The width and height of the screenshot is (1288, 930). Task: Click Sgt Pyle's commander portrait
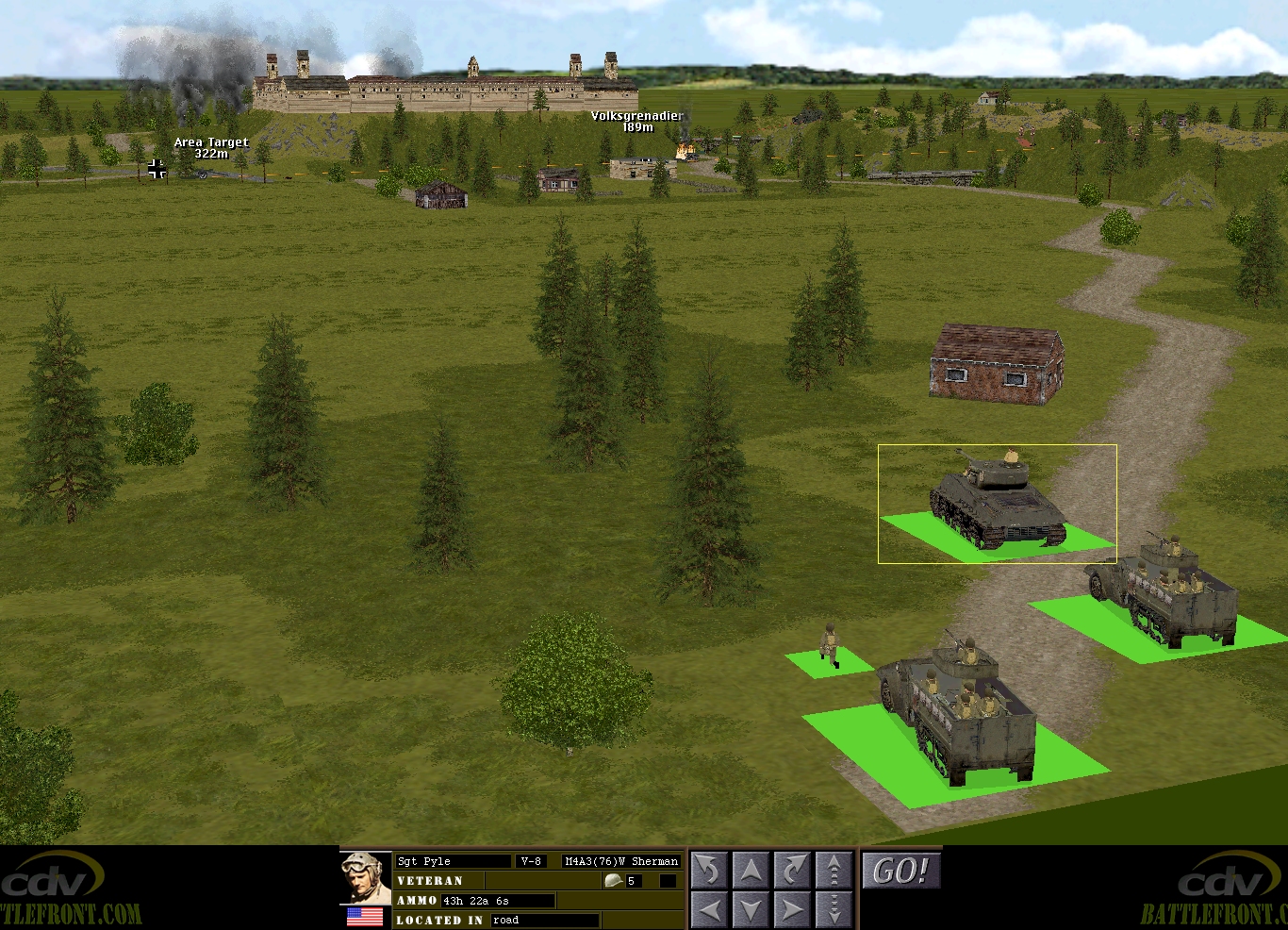coord(365,877)
